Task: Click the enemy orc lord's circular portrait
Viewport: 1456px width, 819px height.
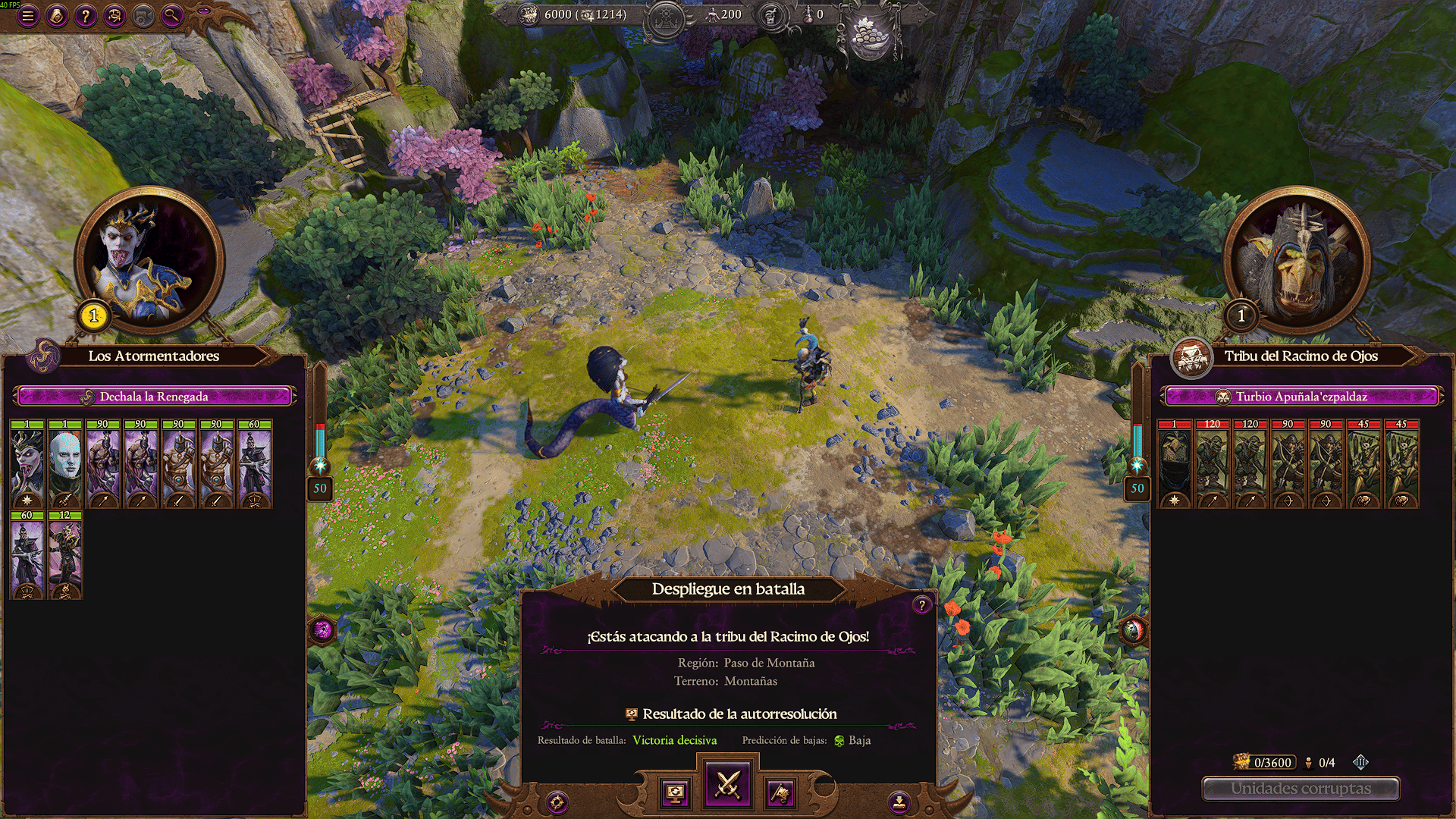Action: tap(1298, 259)
